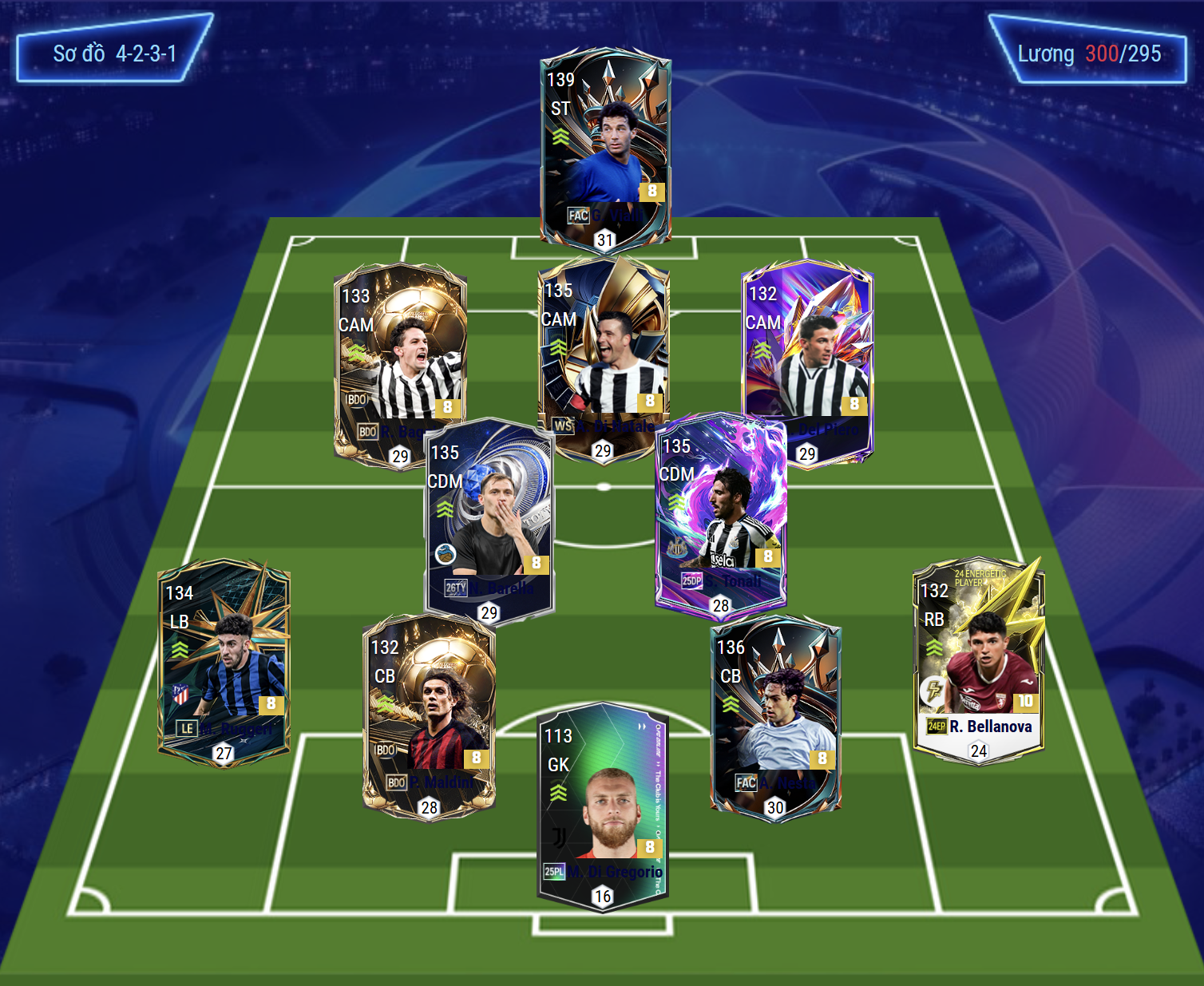The width and height of the screenshot is (1204, 986).
Task: Open the Sơ đồ 4-2-3-1 formation selector
Action: pyautogui.click(x=114, y=53)
